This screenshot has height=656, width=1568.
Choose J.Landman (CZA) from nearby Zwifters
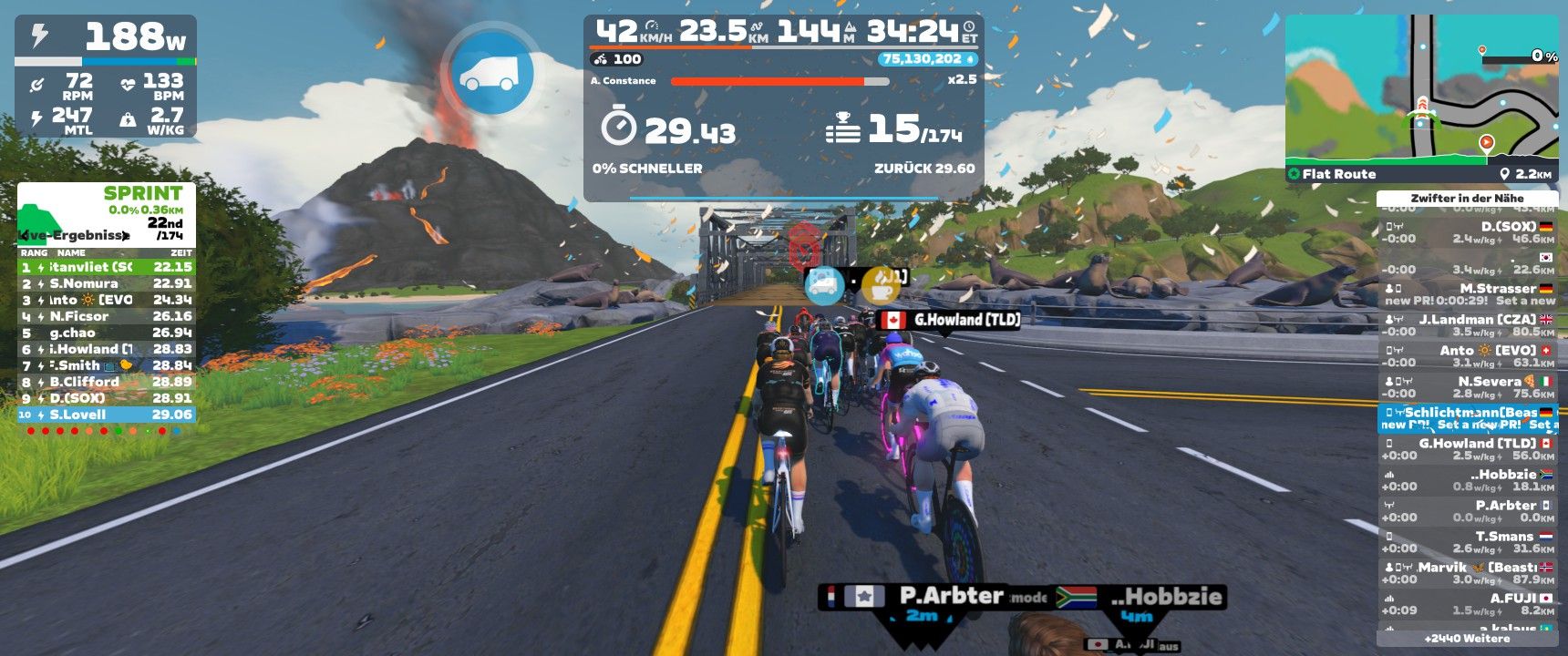tap(1467, 325)
